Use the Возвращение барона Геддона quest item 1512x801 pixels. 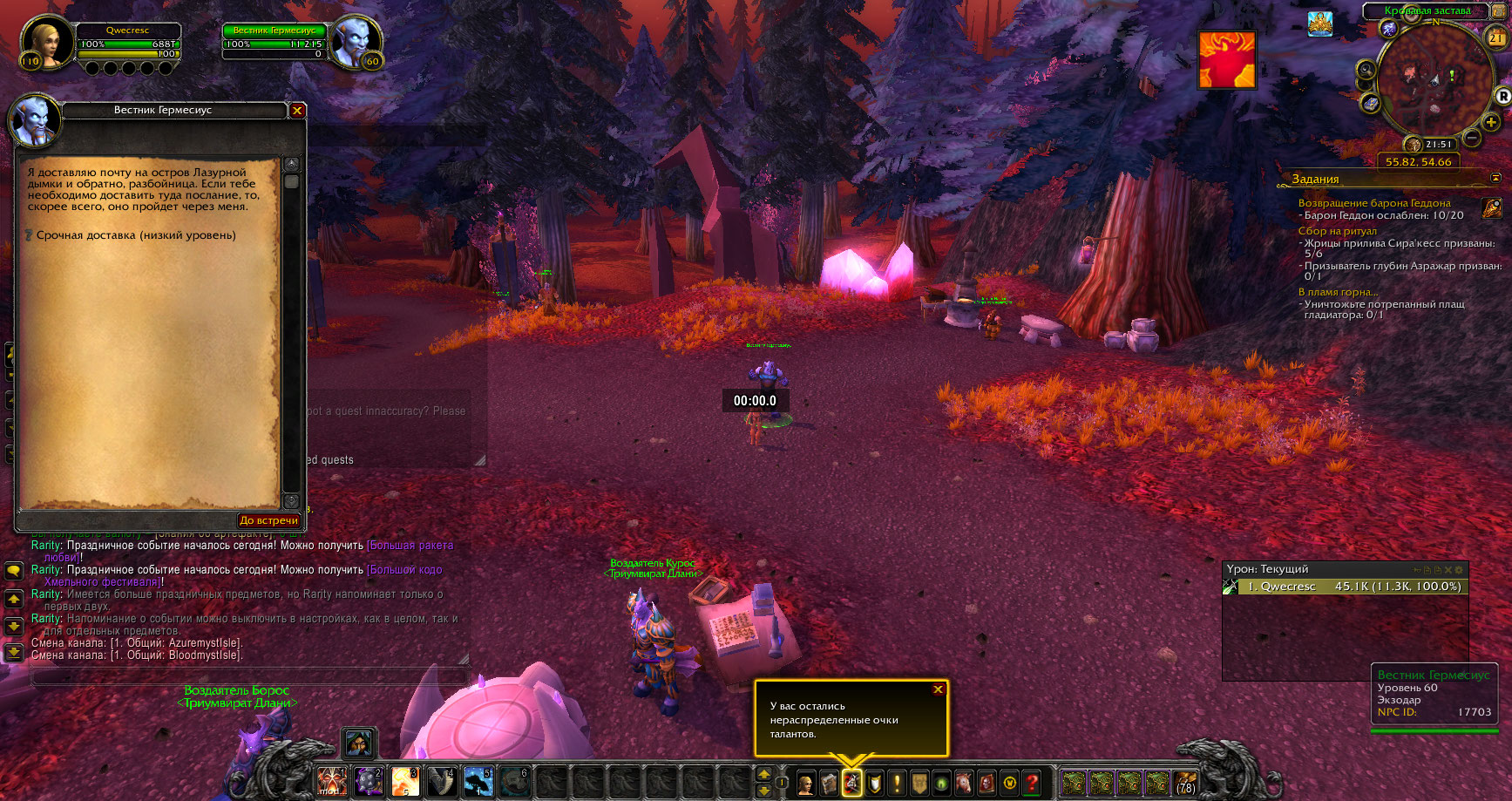pos(1492,208)
